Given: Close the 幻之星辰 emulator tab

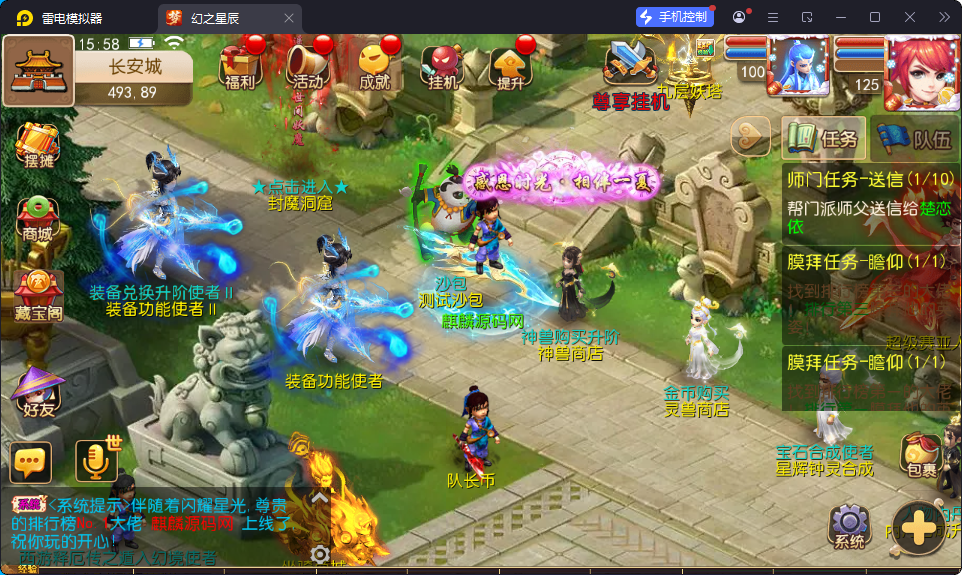Looking at the screenshot, I should pyautogui.click(x=289, y=17).
